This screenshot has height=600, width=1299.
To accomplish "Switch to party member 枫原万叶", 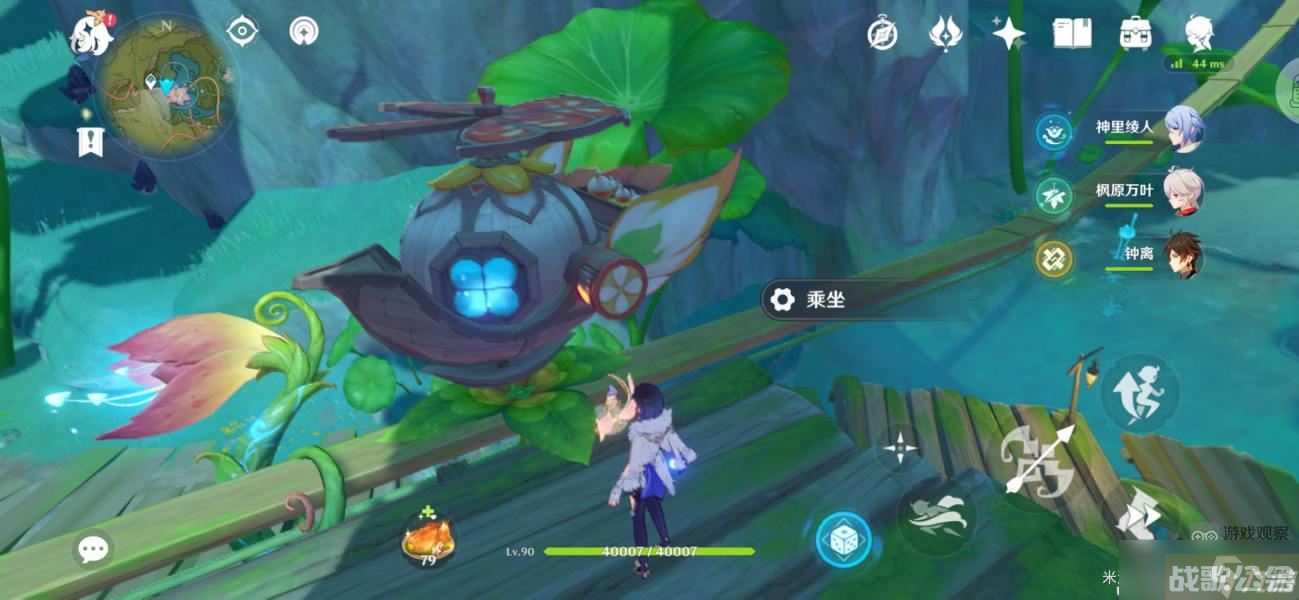I will point(1183,191).
